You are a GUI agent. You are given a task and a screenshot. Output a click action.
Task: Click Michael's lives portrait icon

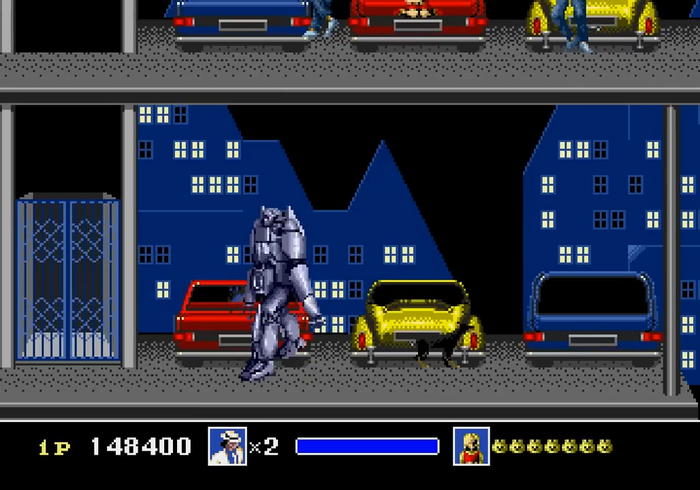point(227,446)
